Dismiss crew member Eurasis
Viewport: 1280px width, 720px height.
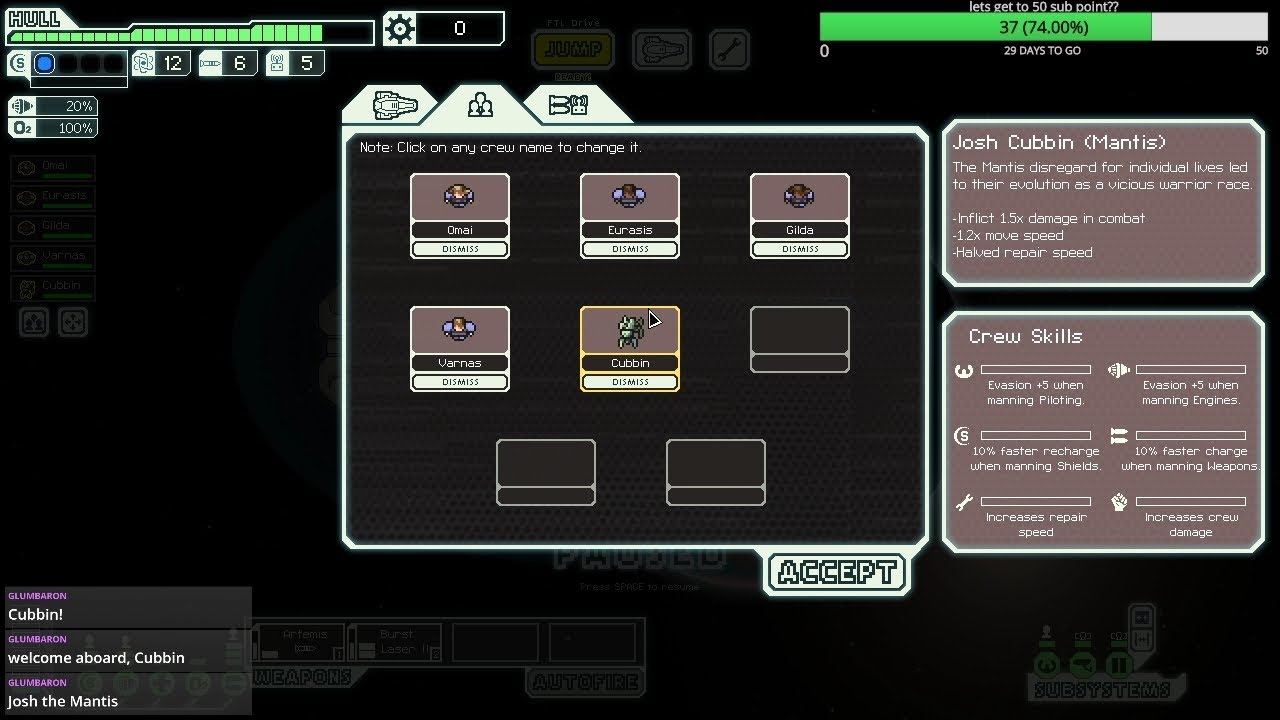click(x=630, y=249)
